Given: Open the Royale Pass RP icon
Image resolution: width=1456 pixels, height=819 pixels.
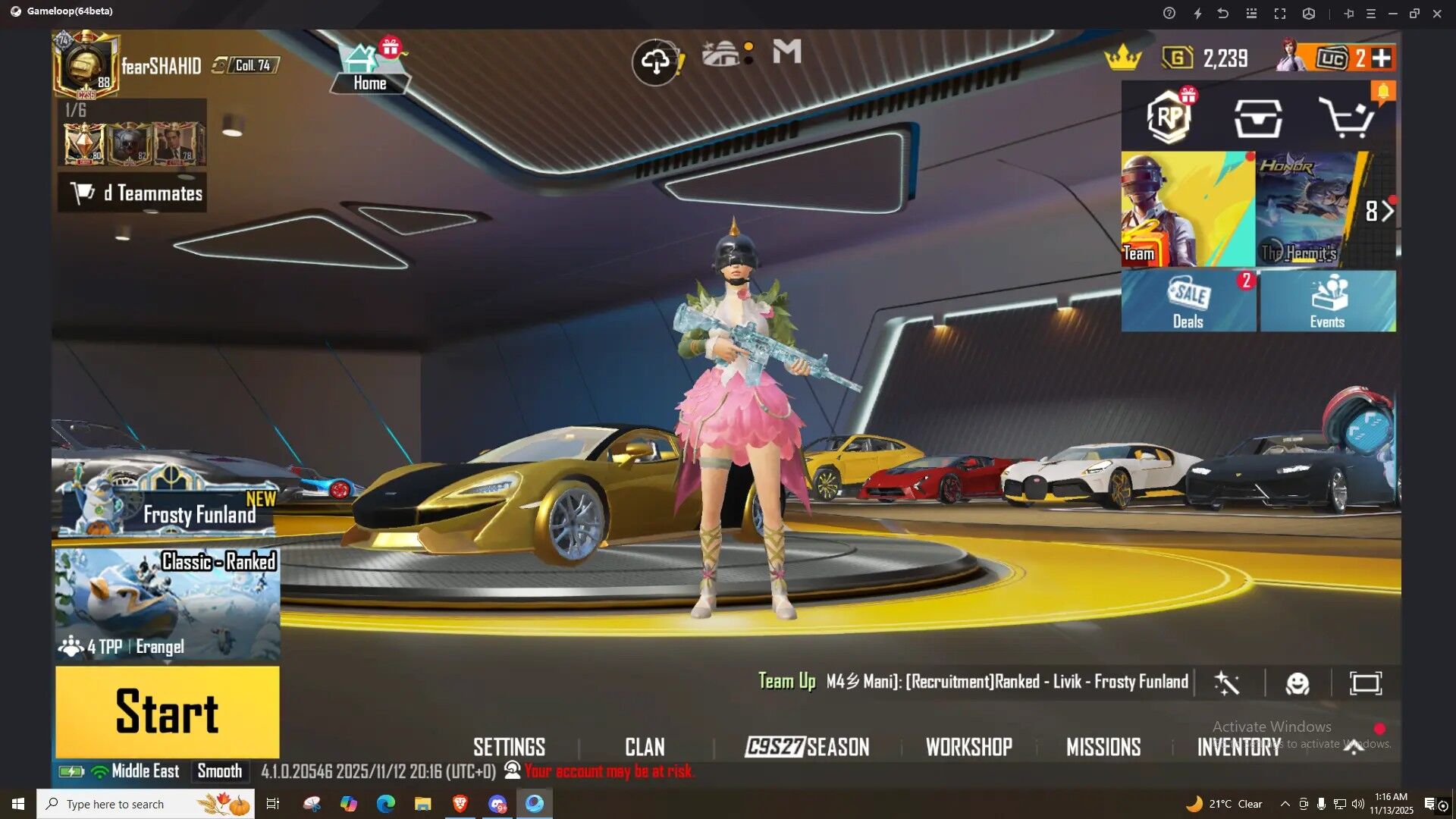Looking at the screenshot, I should point(1169,117).
